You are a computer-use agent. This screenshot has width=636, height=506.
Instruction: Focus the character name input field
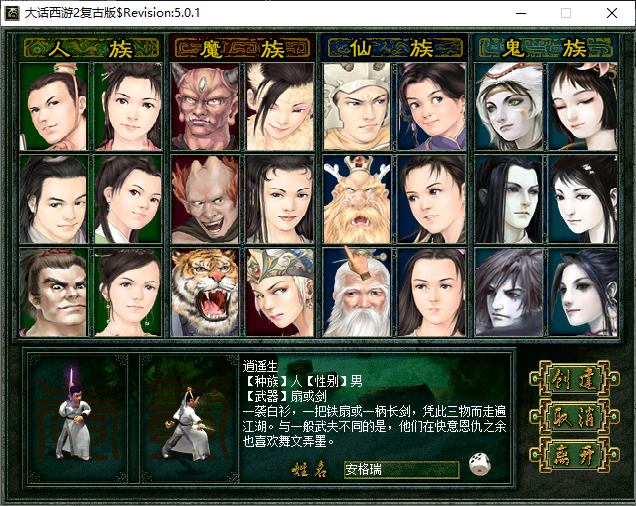(400, 468)
